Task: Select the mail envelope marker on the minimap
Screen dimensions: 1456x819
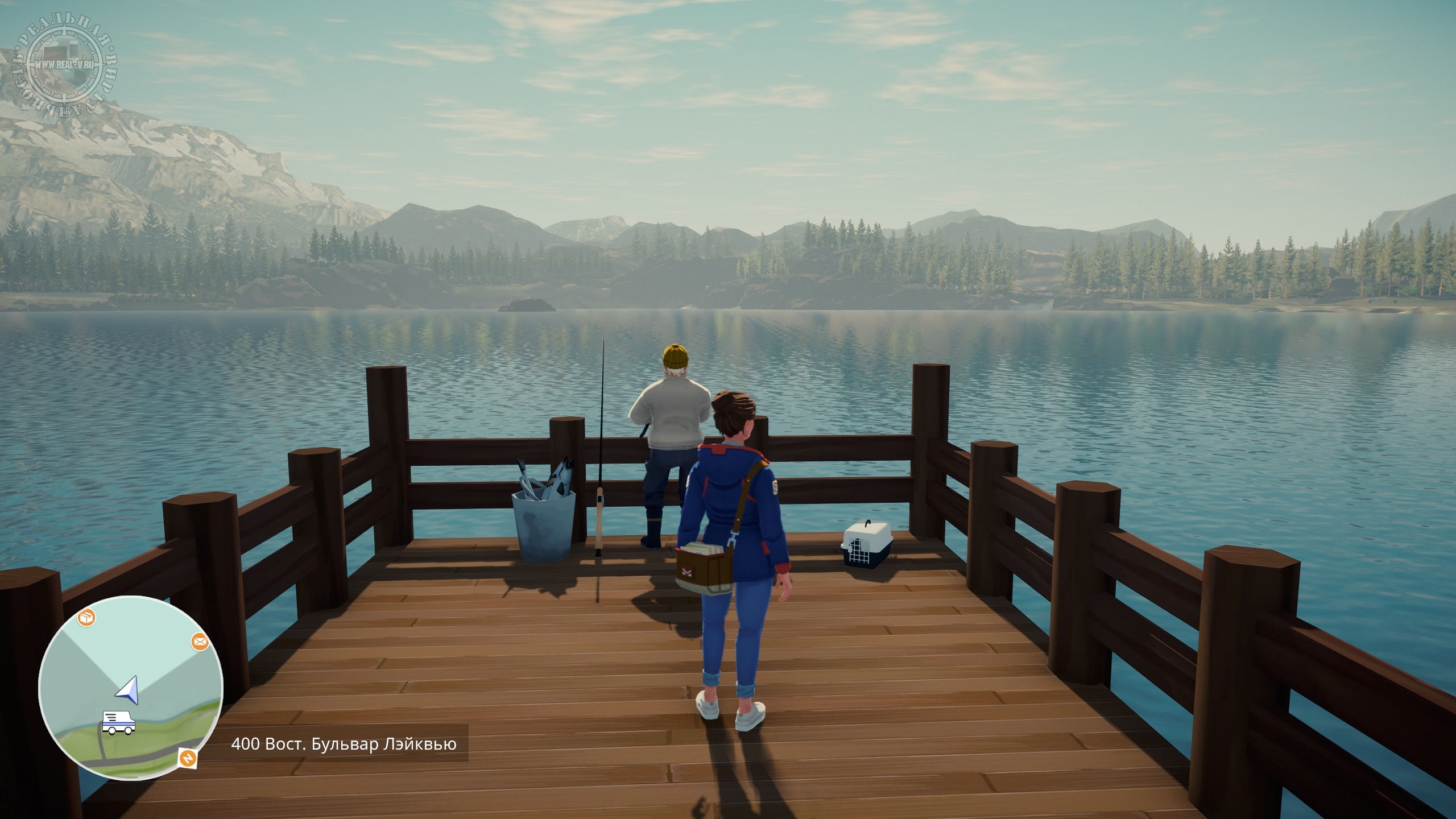Action: tap(199, 642)
